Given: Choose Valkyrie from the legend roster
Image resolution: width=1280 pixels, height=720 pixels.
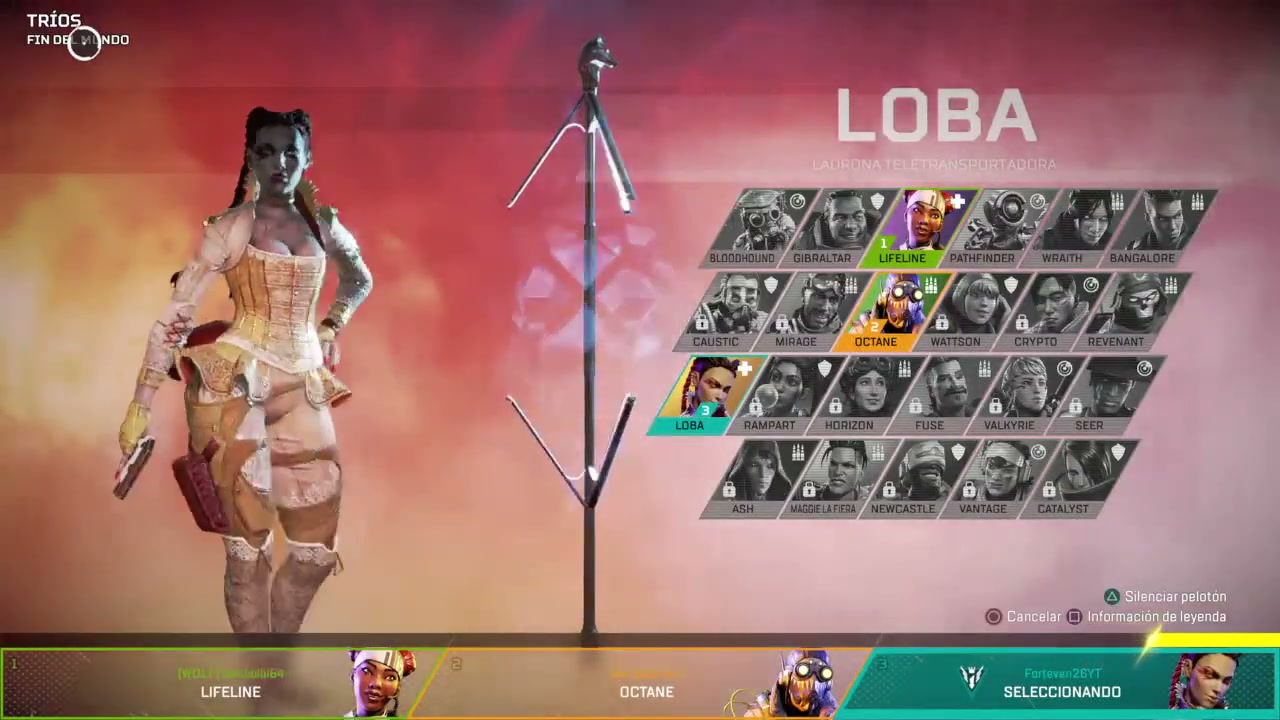Looking at the screenshot, I should (1009, 392).
